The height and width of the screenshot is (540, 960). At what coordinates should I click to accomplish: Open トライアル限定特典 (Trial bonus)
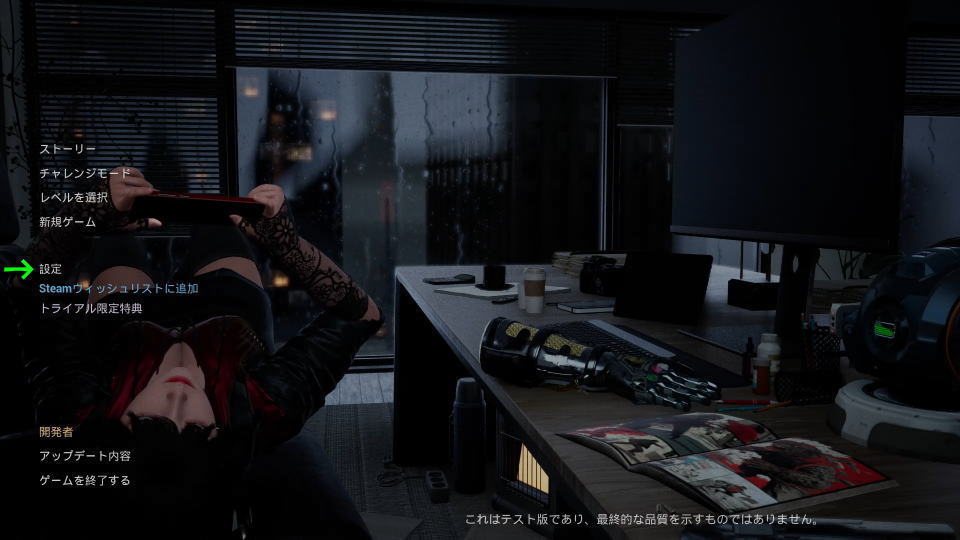pyautogui.click(x=90, y=308)
